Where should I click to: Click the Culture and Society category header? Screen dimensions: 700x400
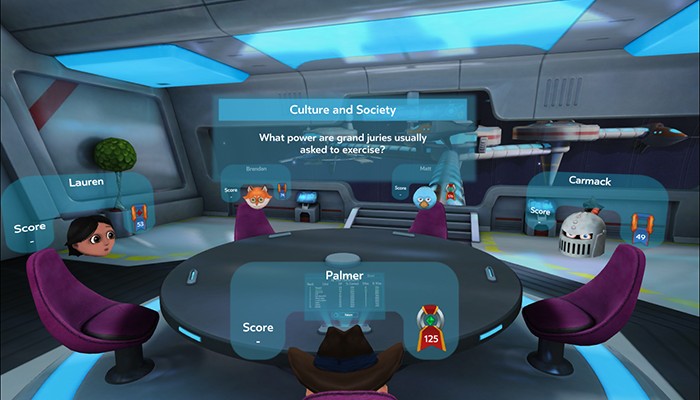click(x=343, y=109)
